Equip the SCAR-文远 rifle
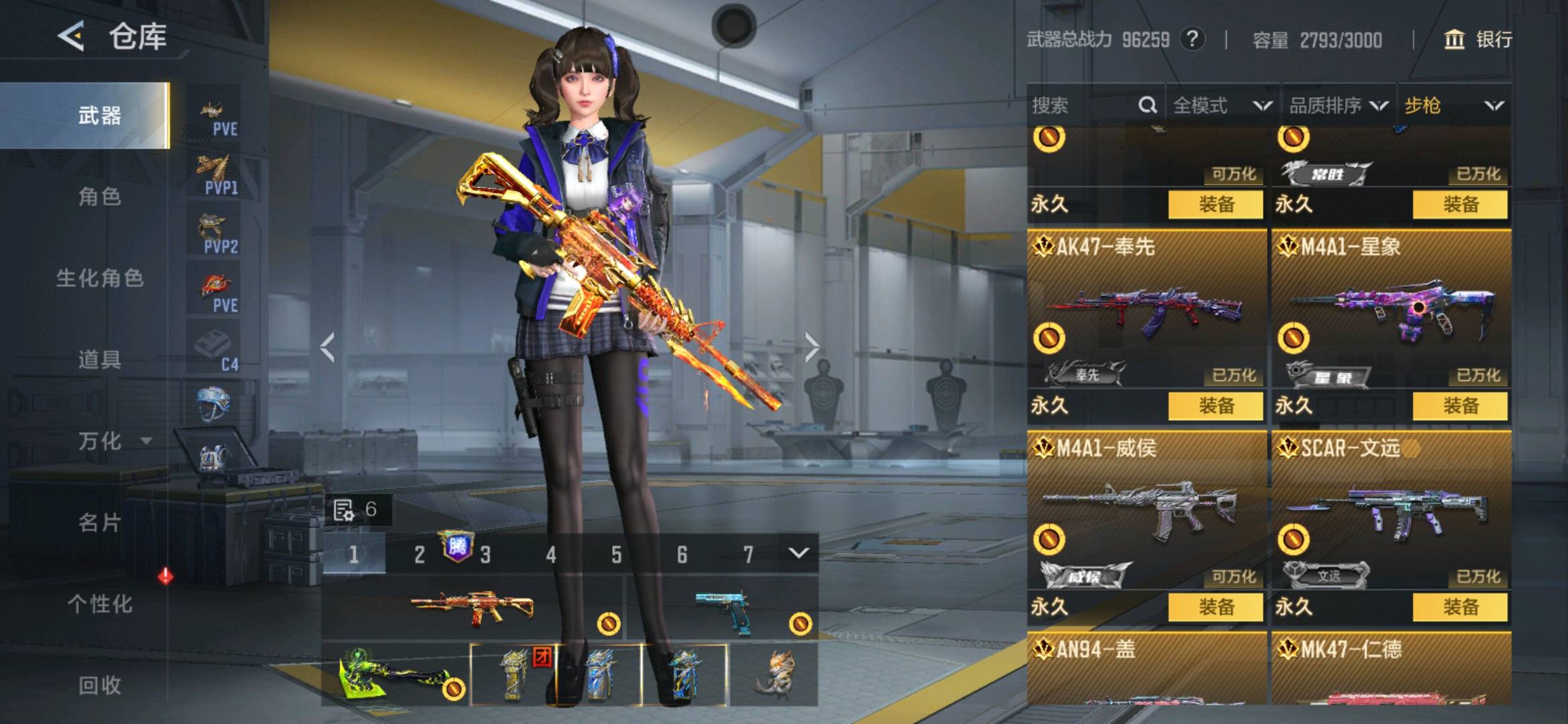 point(1460,607)
